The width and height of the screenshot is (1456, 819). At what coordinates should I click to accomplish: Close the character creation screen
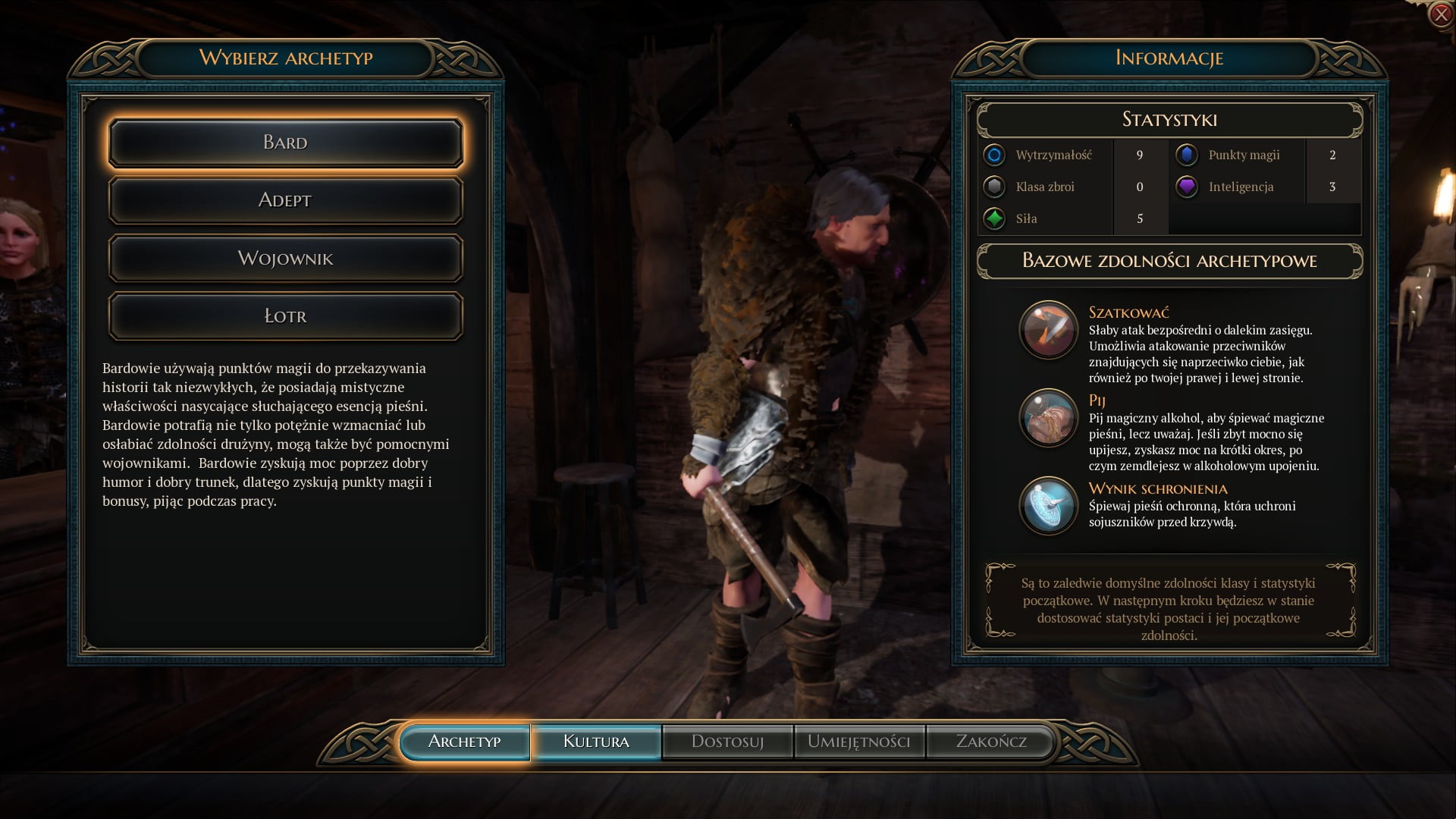click(1440, 14)
